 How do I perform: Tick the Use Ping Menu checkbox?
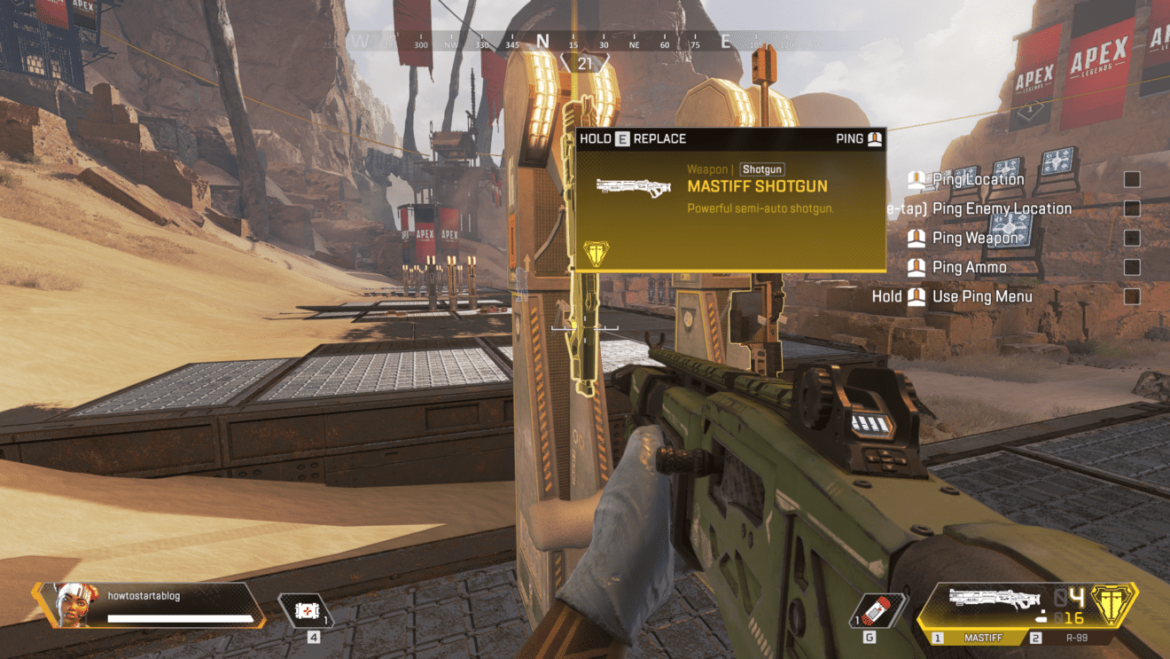point(1132,296)
